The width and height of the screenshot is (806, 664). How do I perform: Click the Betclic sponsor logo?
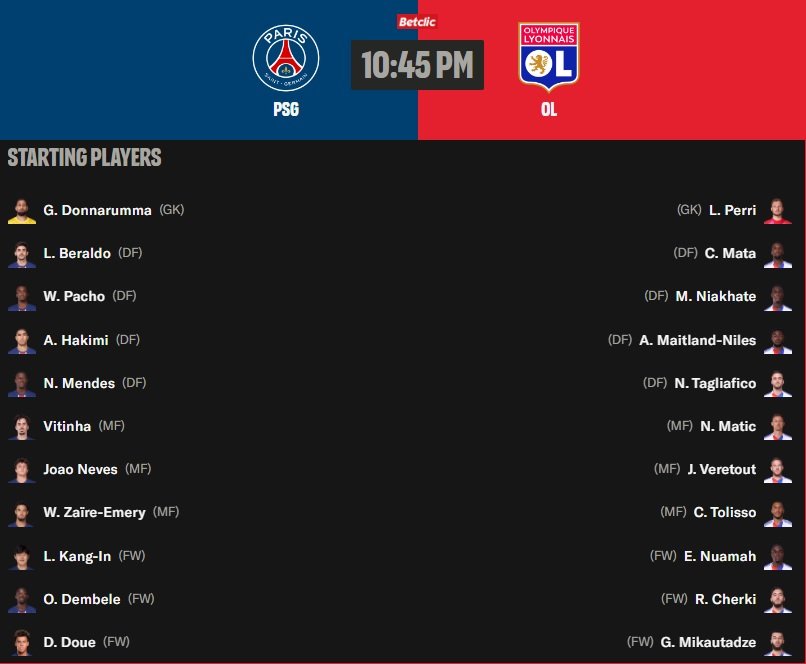click(x=417, y=22)
